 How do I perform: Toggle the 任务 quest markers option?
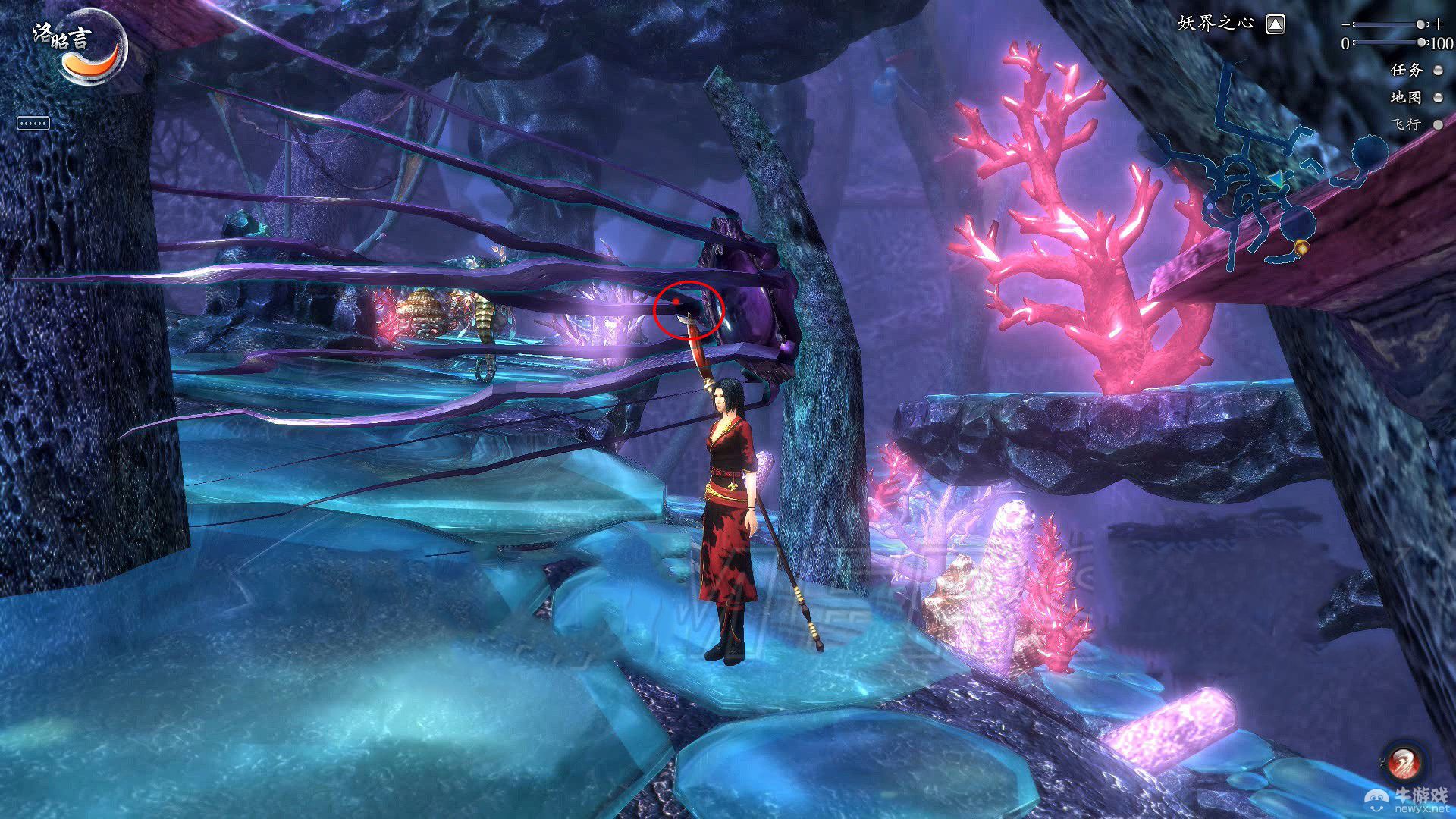coord(1438,71)
